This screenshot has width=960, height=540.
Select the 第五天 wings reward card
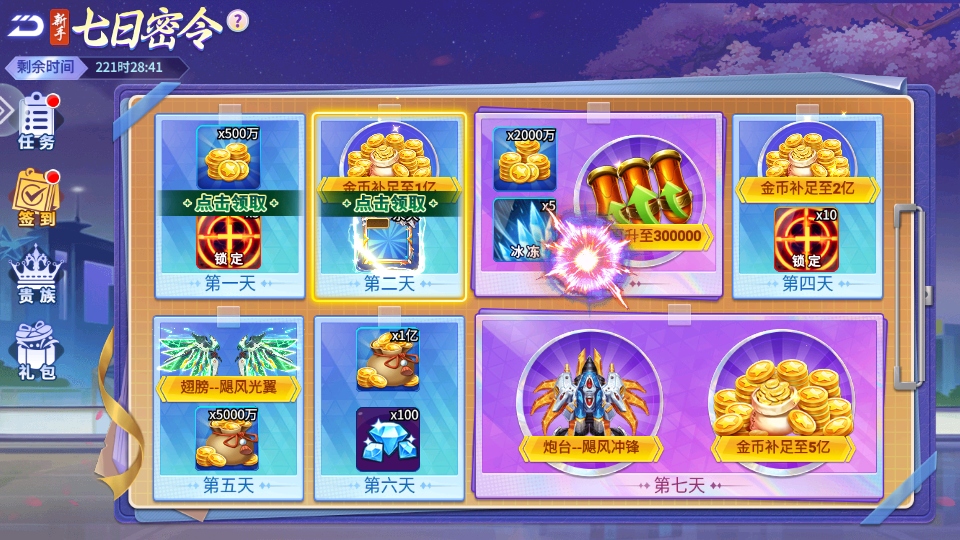click(229, 407)
